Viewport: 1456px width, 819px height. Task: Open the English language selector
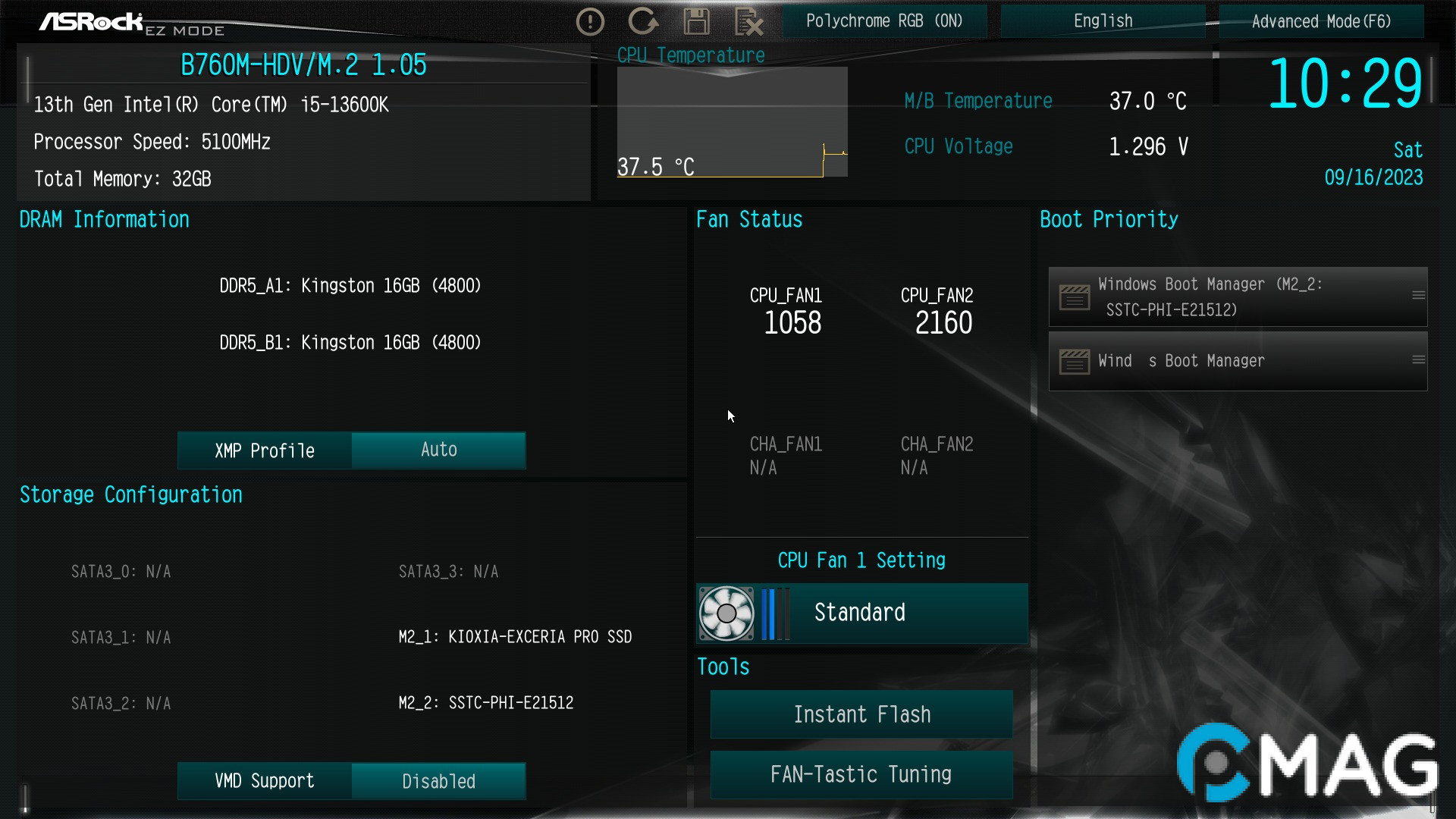pyautogui.click(x=1102, y=20)
